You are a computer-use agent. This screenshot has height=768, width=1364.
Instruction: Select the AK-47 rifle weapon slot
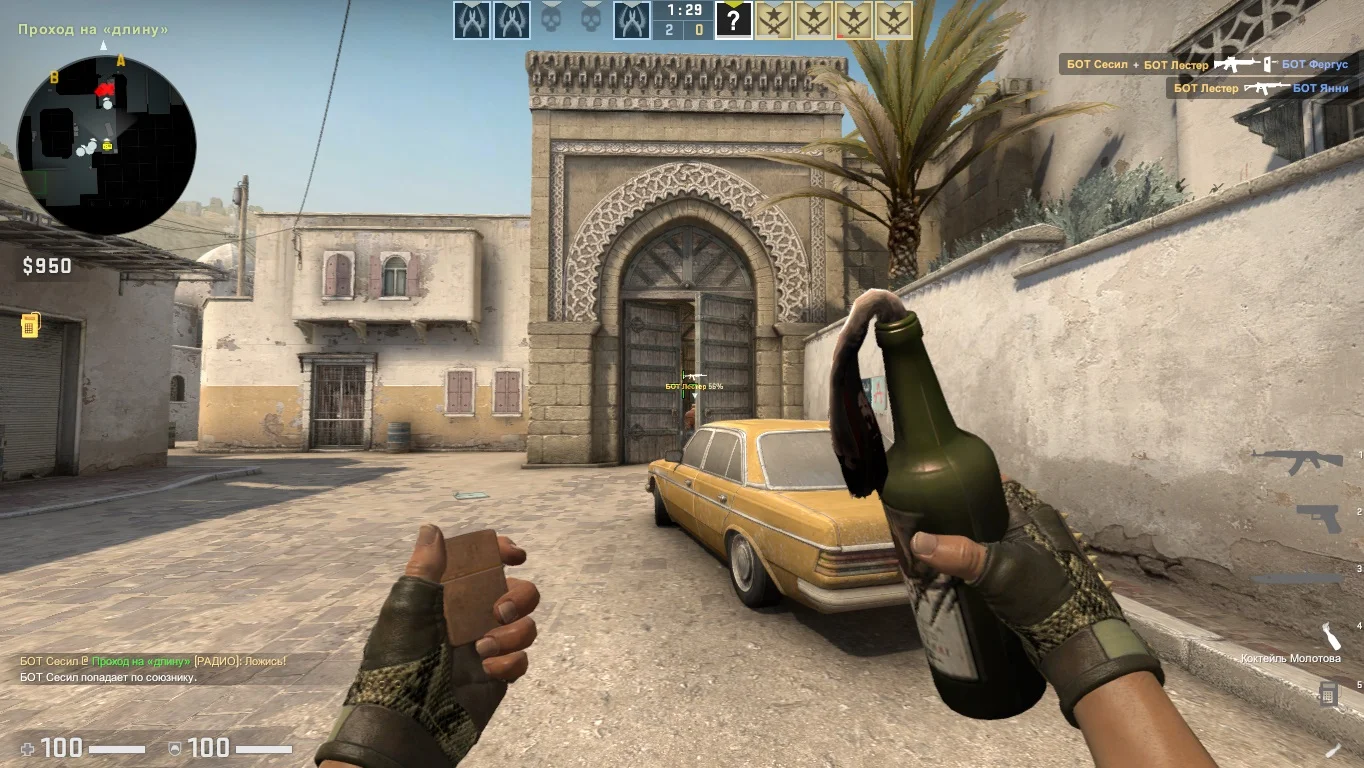1298,461
